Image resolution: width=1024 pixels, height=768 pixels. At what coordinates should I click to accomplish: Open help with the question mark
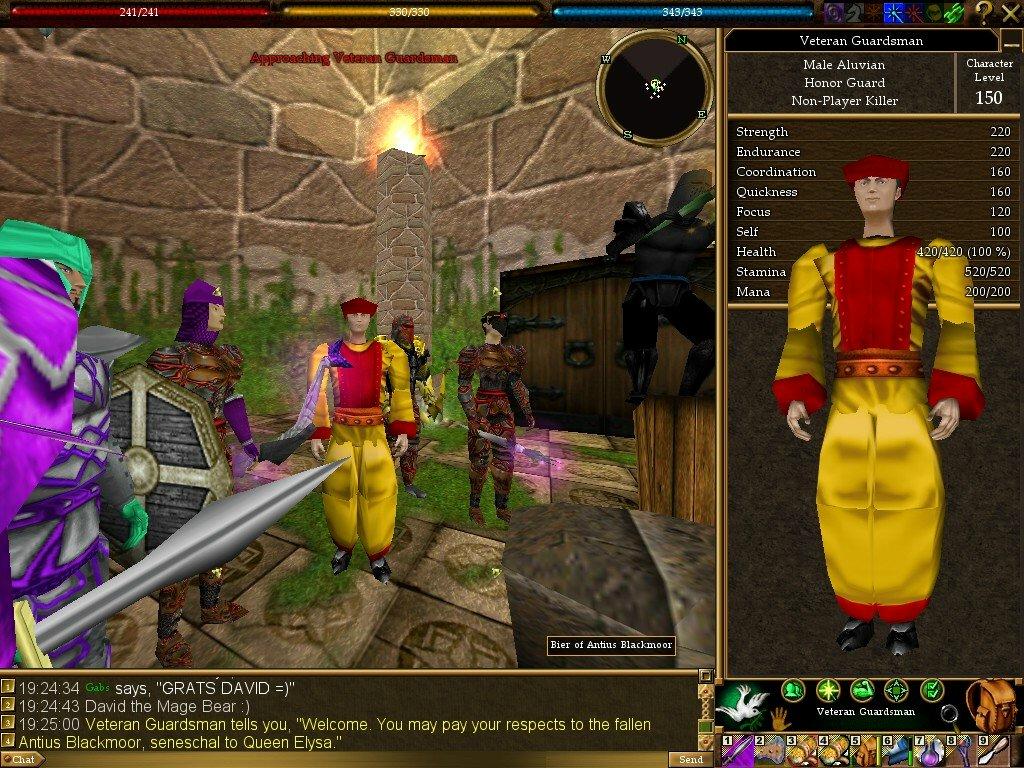984,12
